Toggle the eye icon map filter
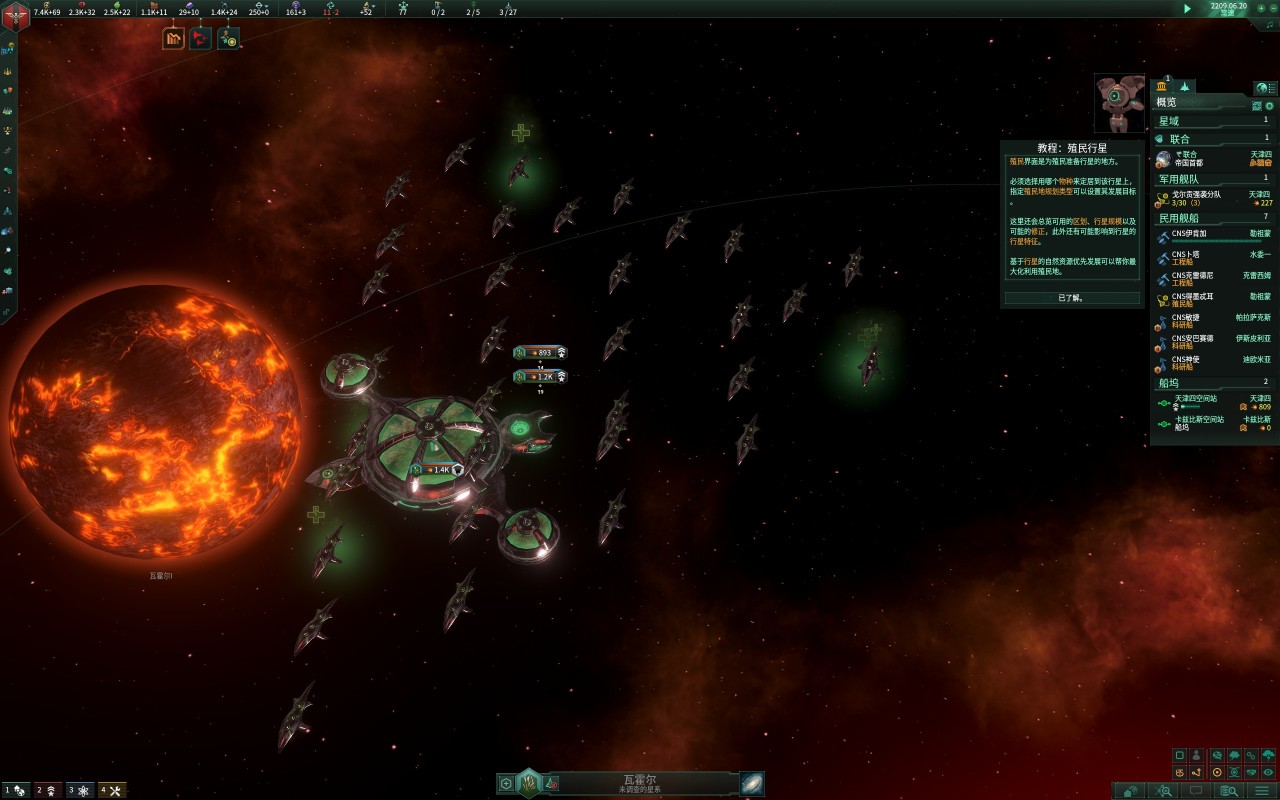The width and height of the screenshot is (1280, 800). tap(1269, 773)
